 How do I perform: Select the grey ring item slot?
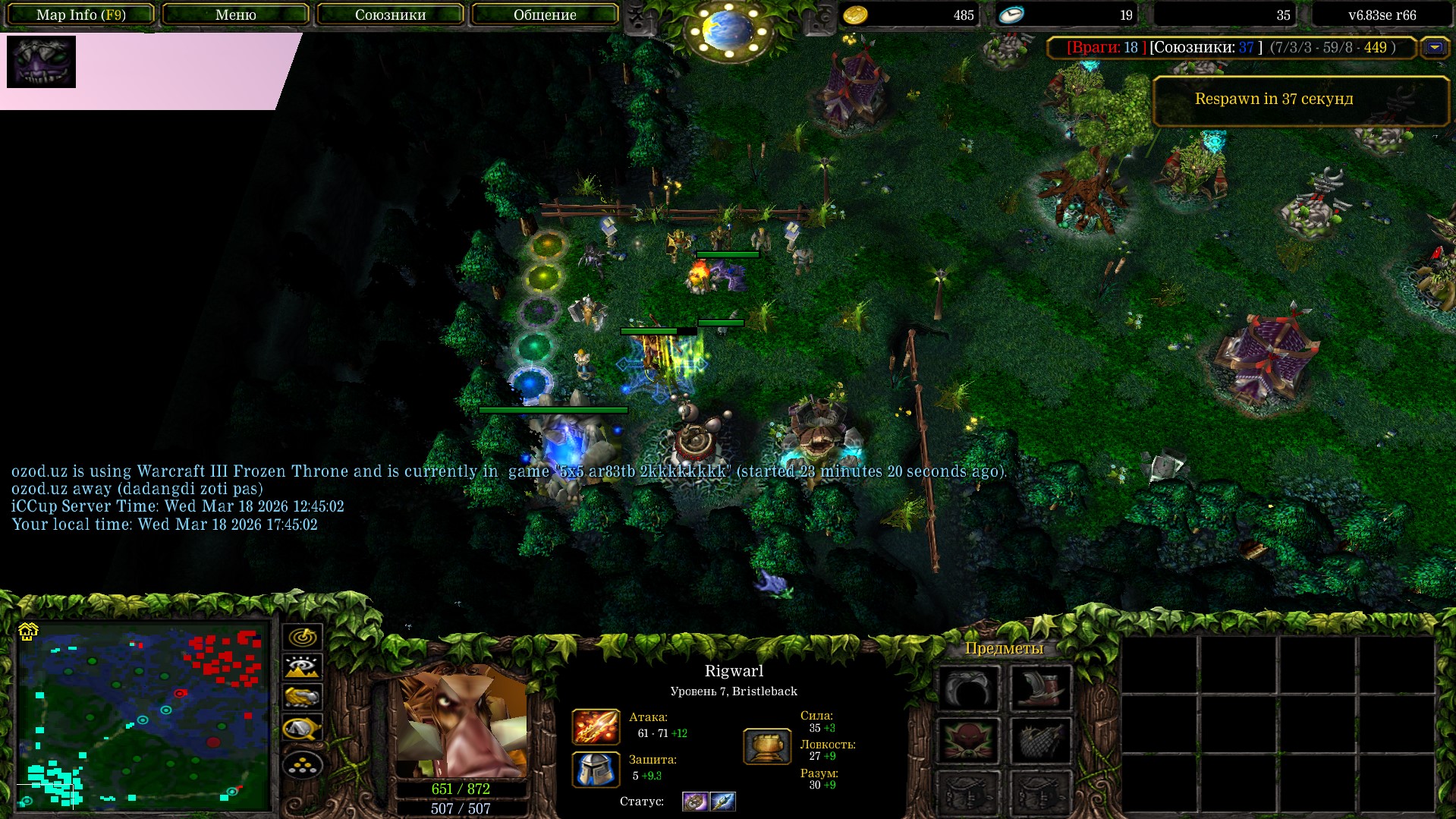point(968,688)
